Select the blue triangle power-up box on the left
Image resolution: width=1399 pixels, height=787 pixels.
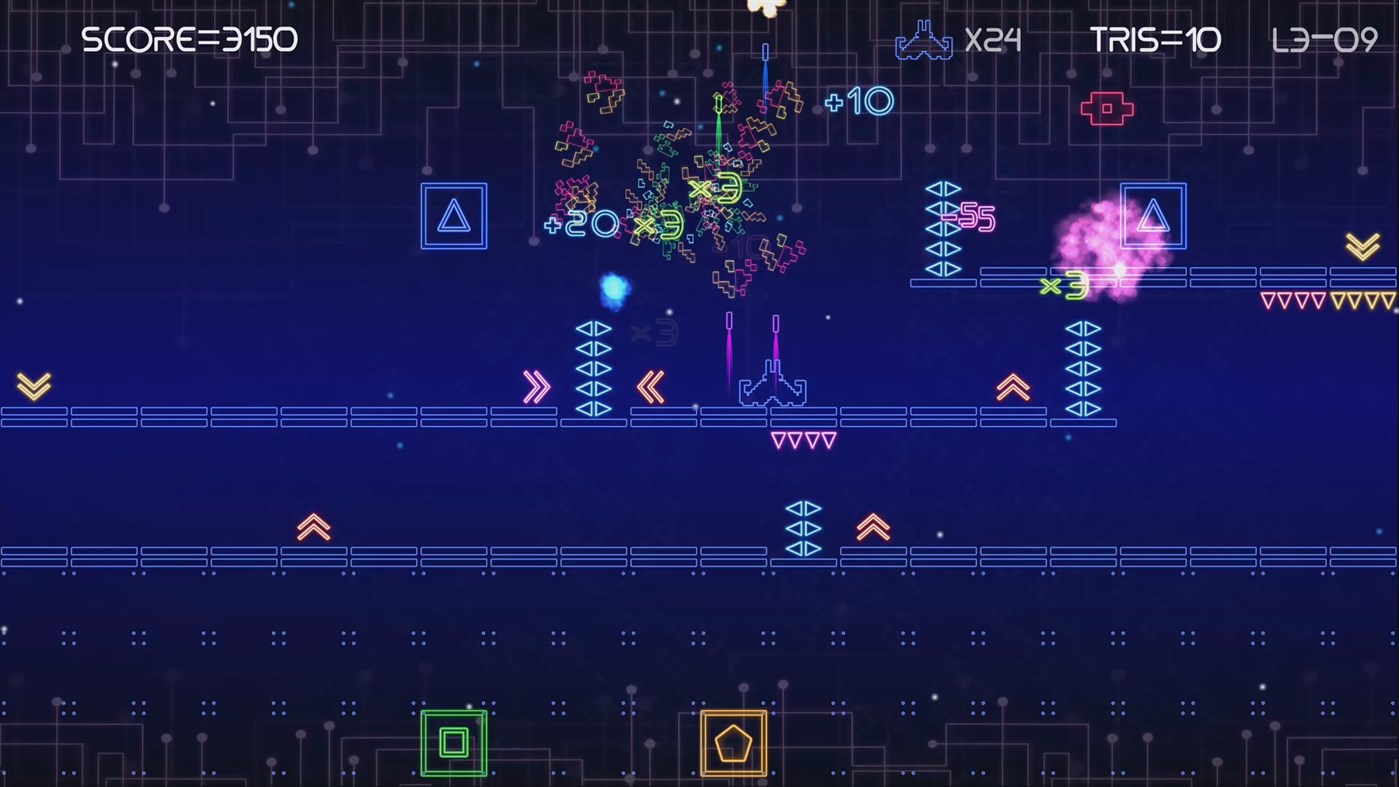pos(454,215)
